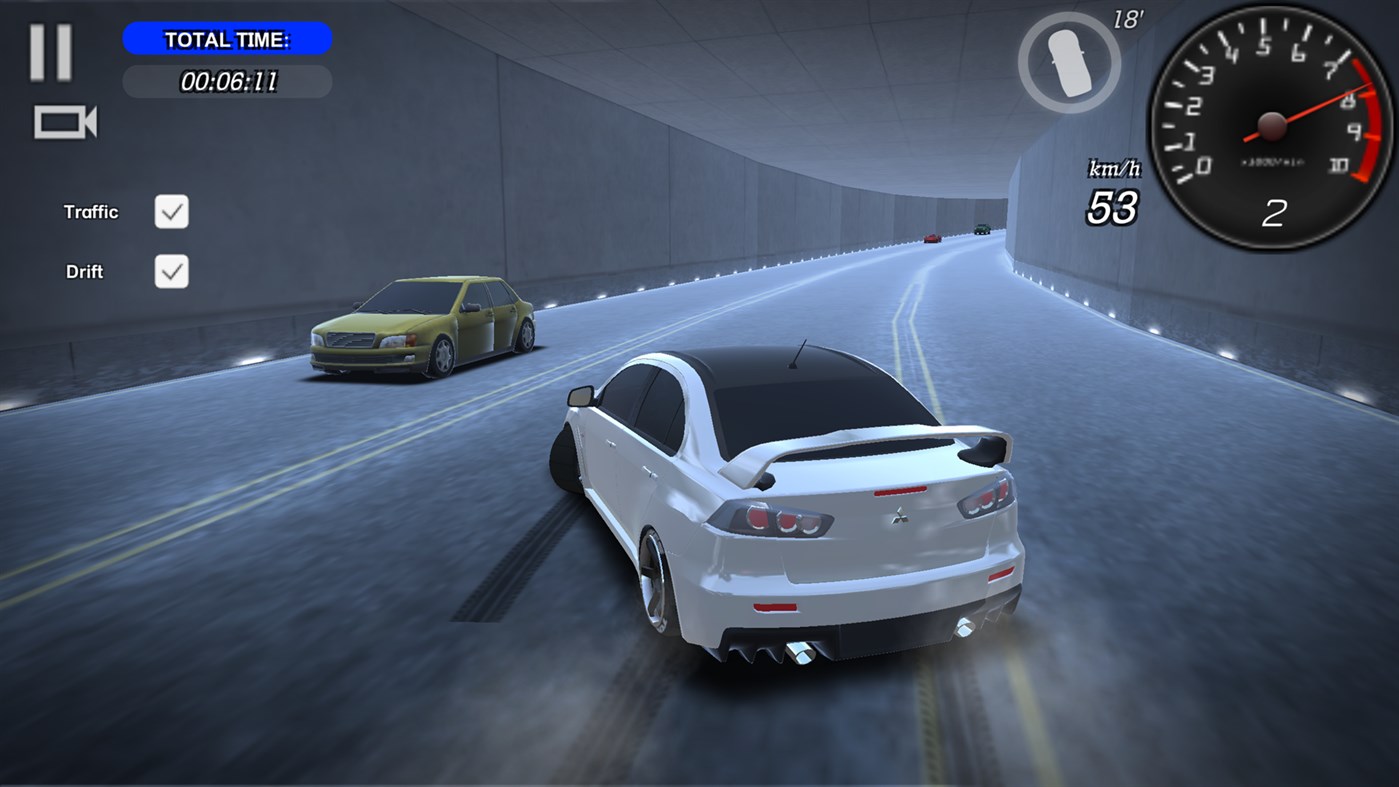The width and height of the screenshot is (1399, 787).
Task: Switch camera view using the camera icon
Action: 67,120
